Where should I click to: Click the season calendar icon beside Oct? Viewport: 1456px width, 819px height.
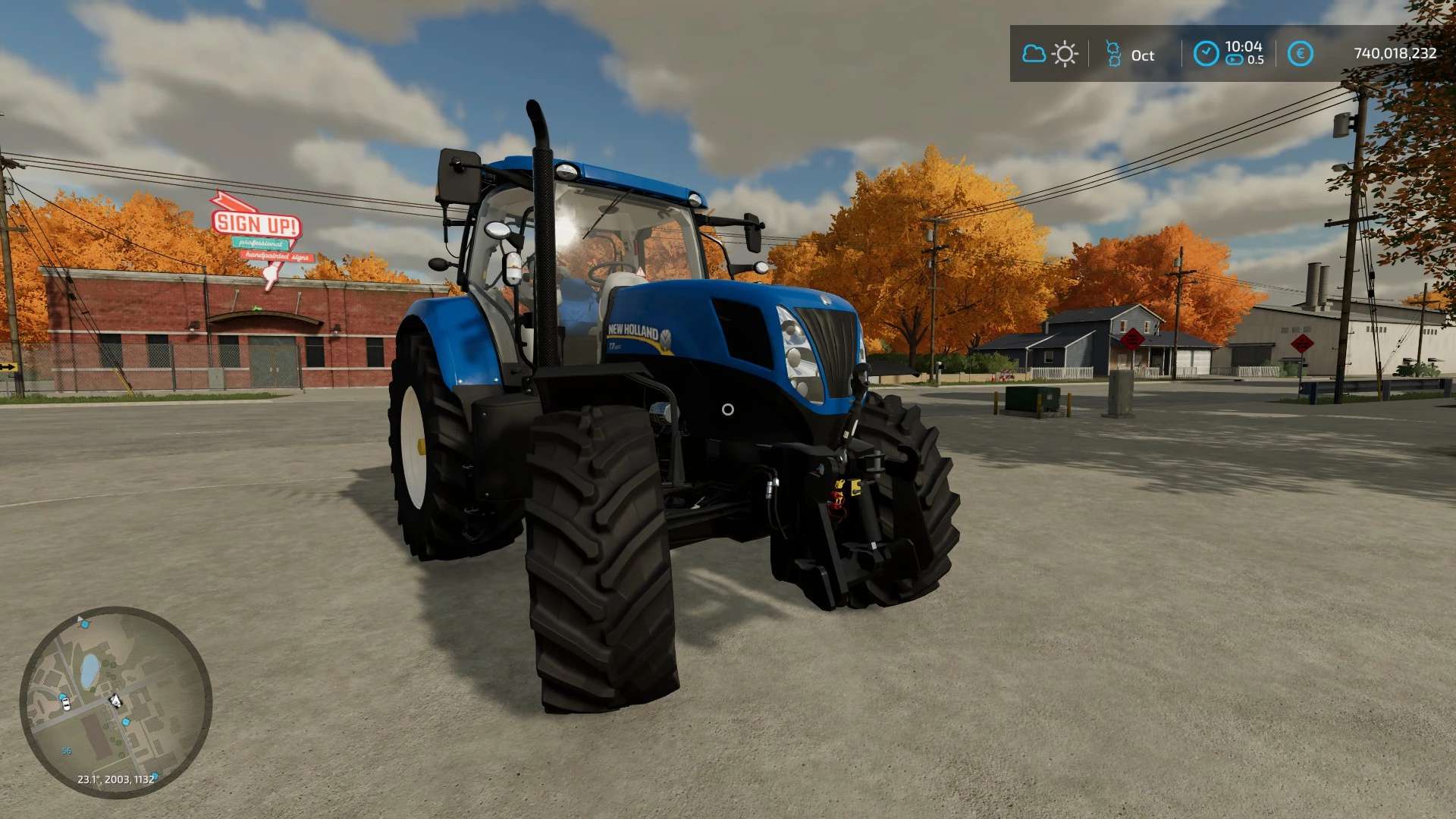pyautogui.click(x=1113, y=54)
